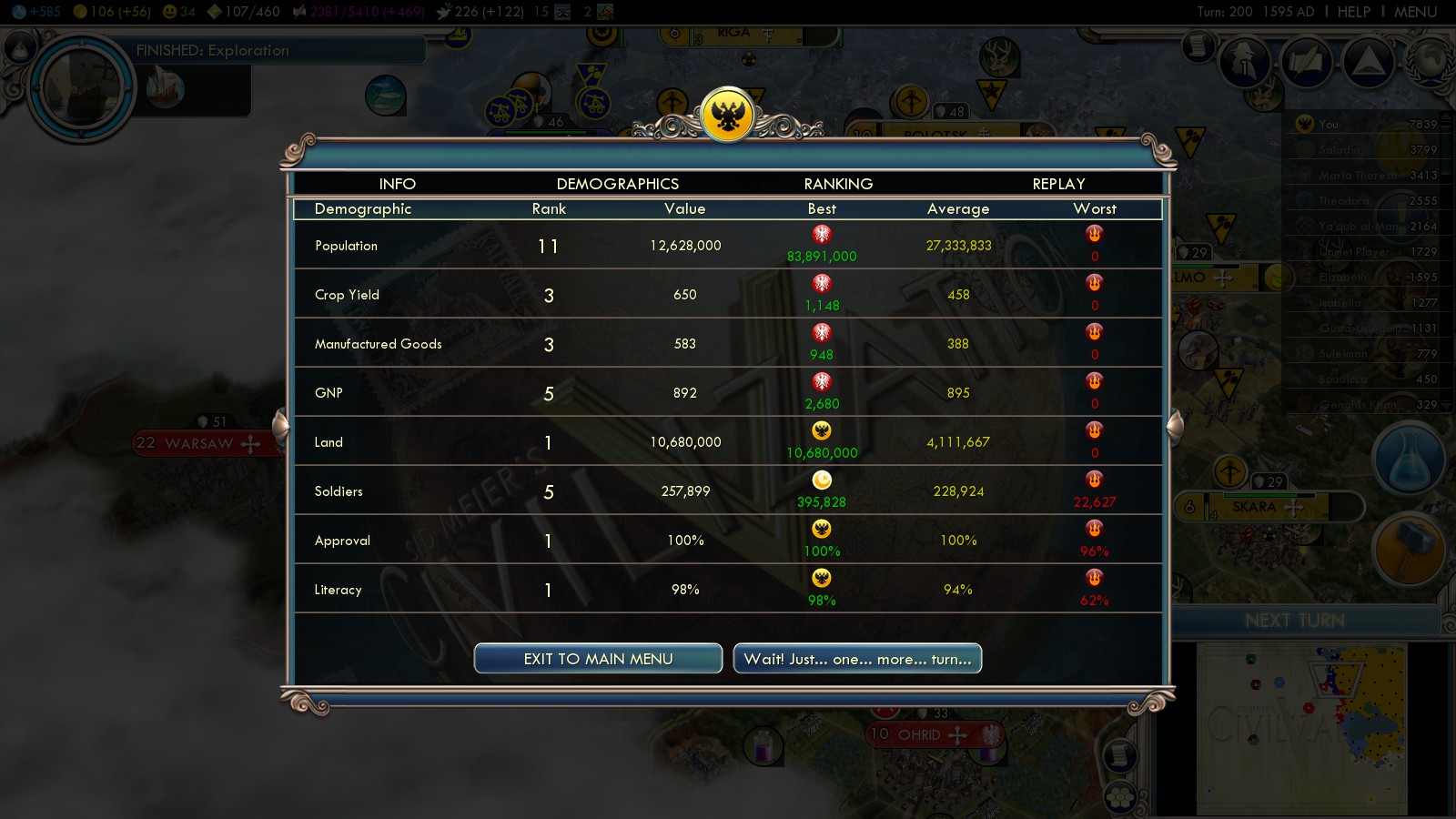Switch to the INFO tab

pyautogui.click(x=397, y=184)
